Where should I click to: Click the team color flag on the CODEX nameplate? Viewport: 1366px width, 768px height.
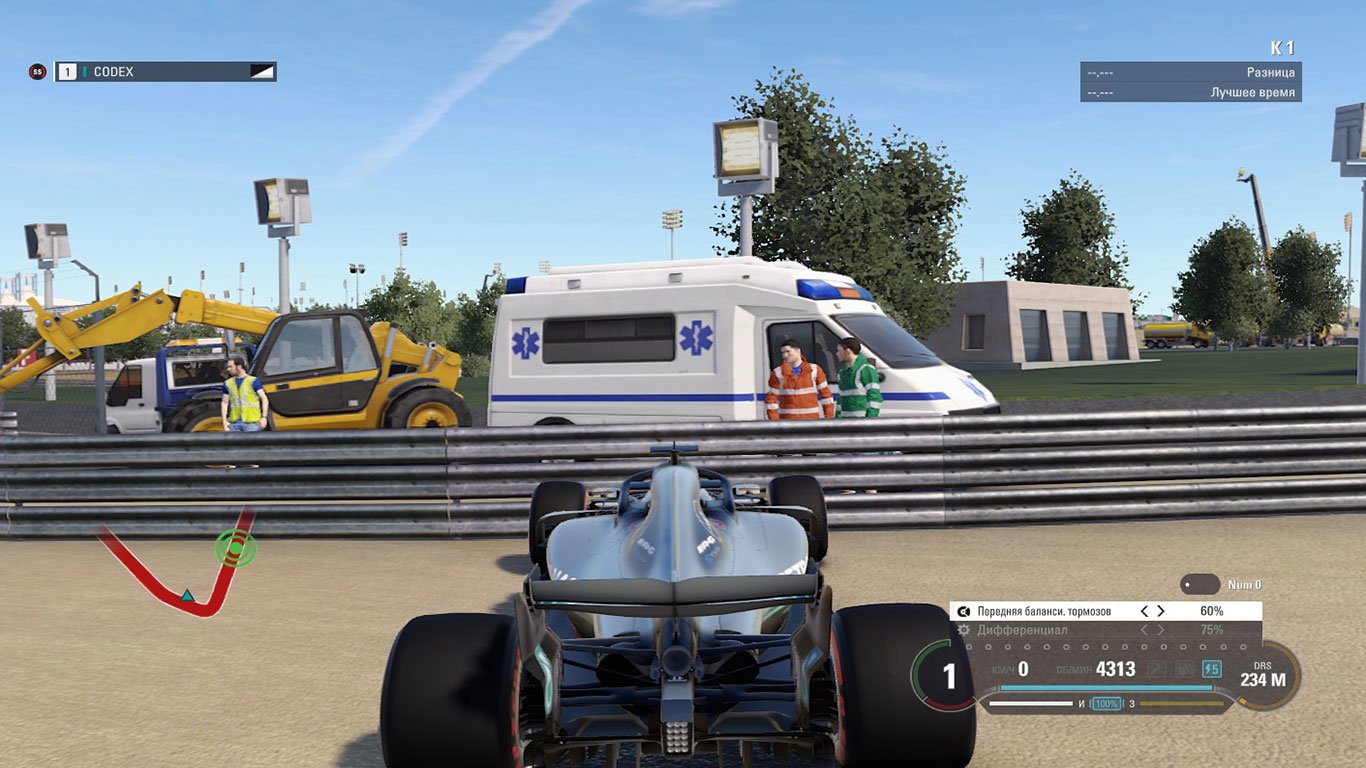coord(262,71)
